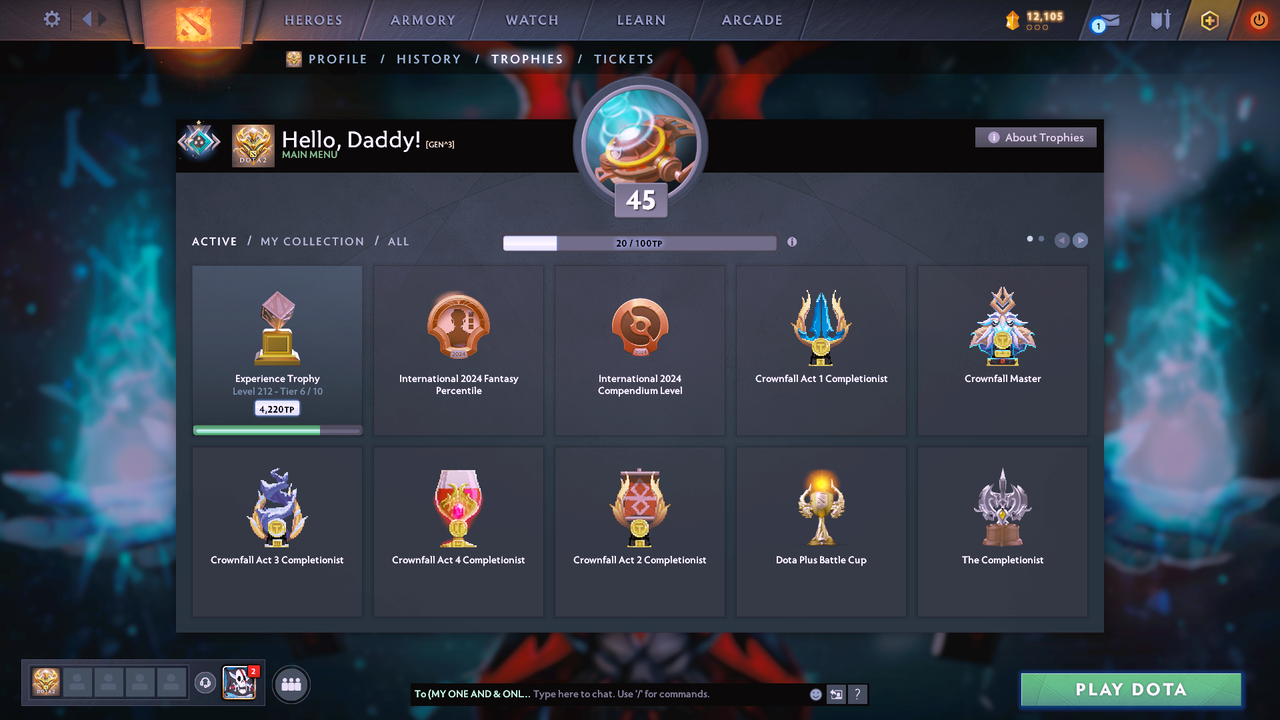Switch to the HISTORY tab
The image size is (1280, 720).
click(x=428, y=59)
